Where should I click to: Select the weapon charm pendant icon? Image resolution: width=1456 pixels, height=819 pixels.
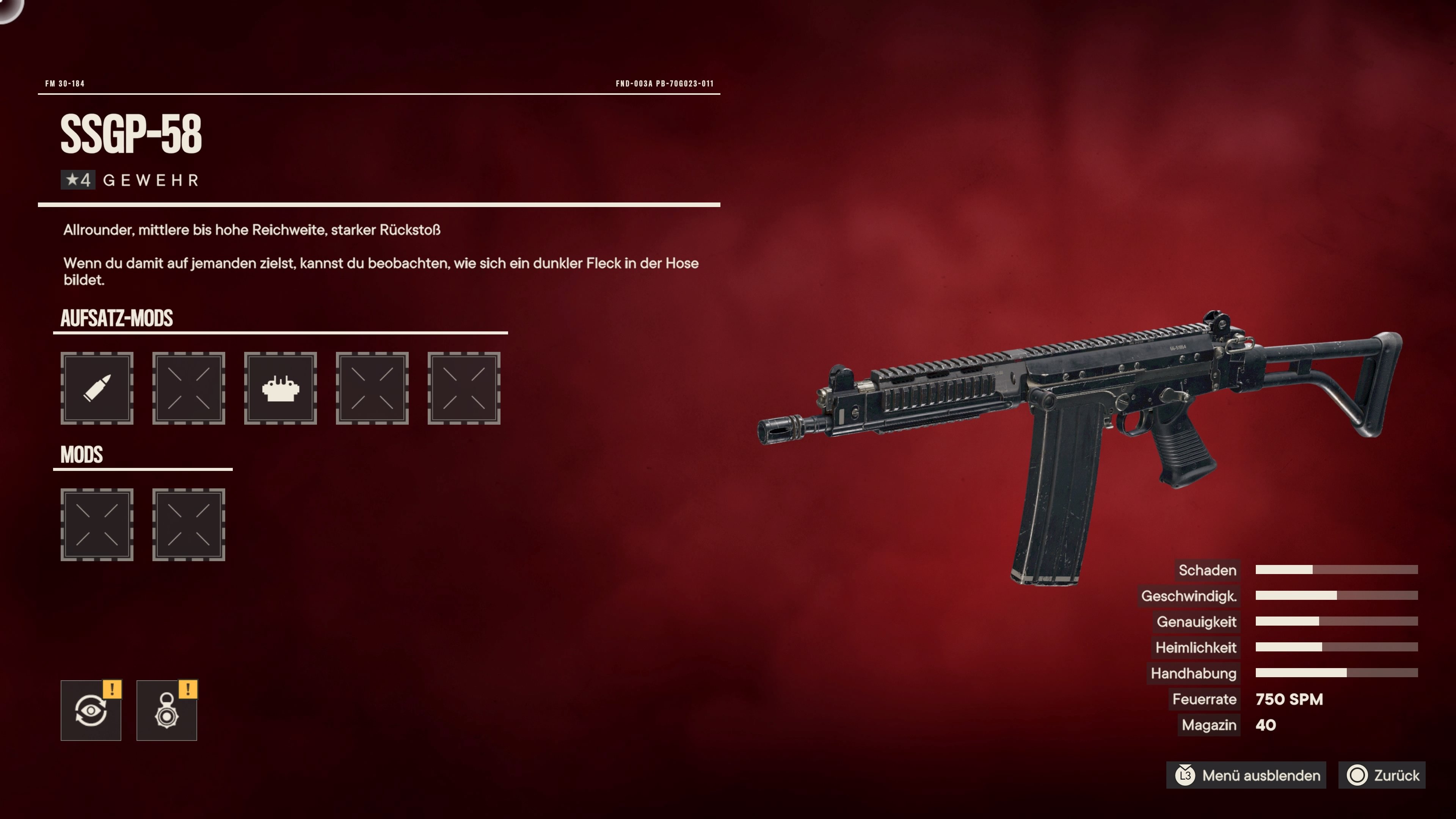pyautogui.click(x=167, y=711)
